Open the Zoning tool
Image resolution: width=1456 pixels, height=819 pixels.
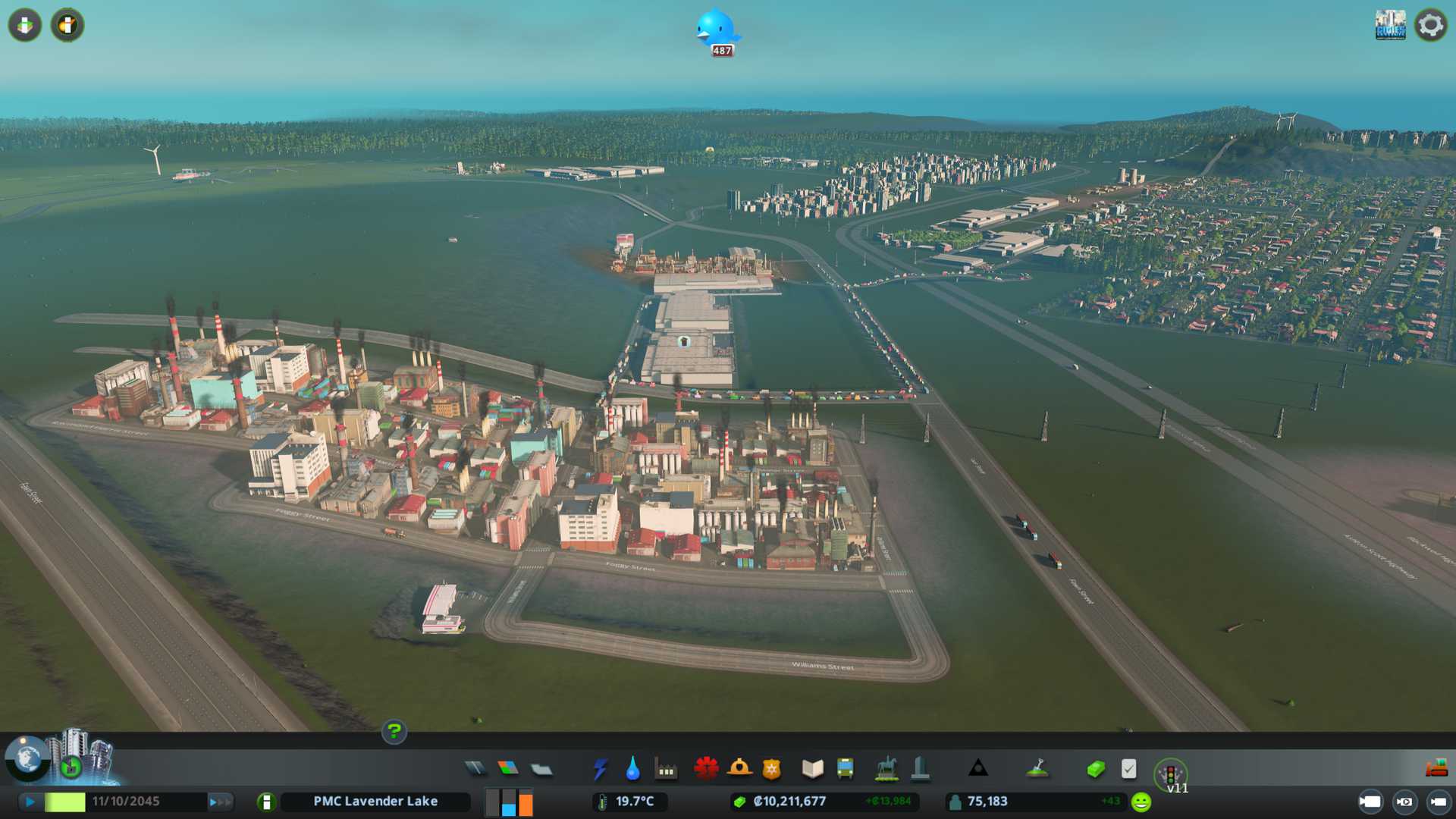click(508, 769)
